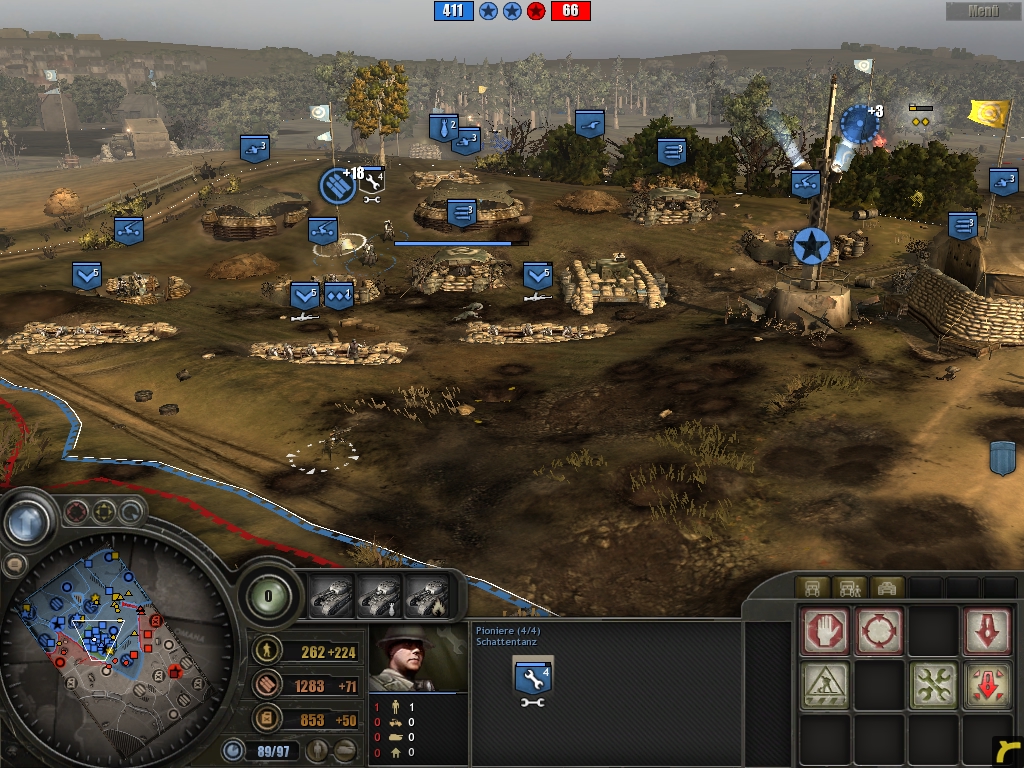Image resolution: width=1024 pixels, height=768 pixels.
Task: Select the first tank company command ability
Action: click(332, 597)
